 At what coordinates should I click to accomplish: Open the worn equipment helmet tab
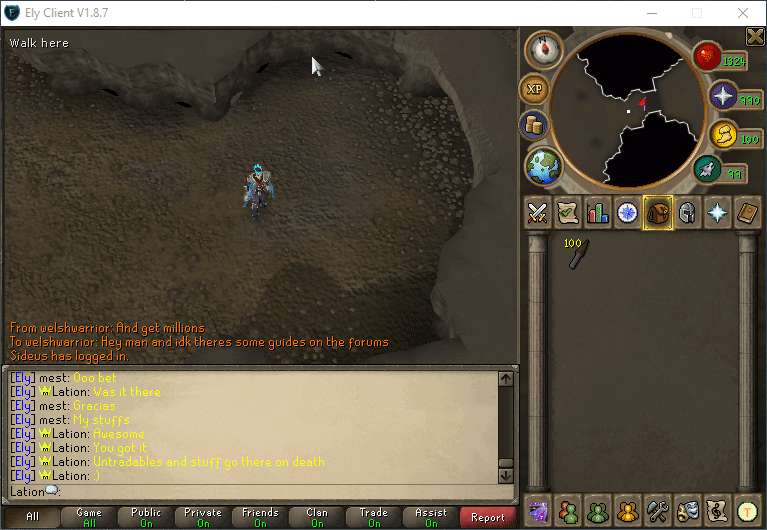[688, 212]
